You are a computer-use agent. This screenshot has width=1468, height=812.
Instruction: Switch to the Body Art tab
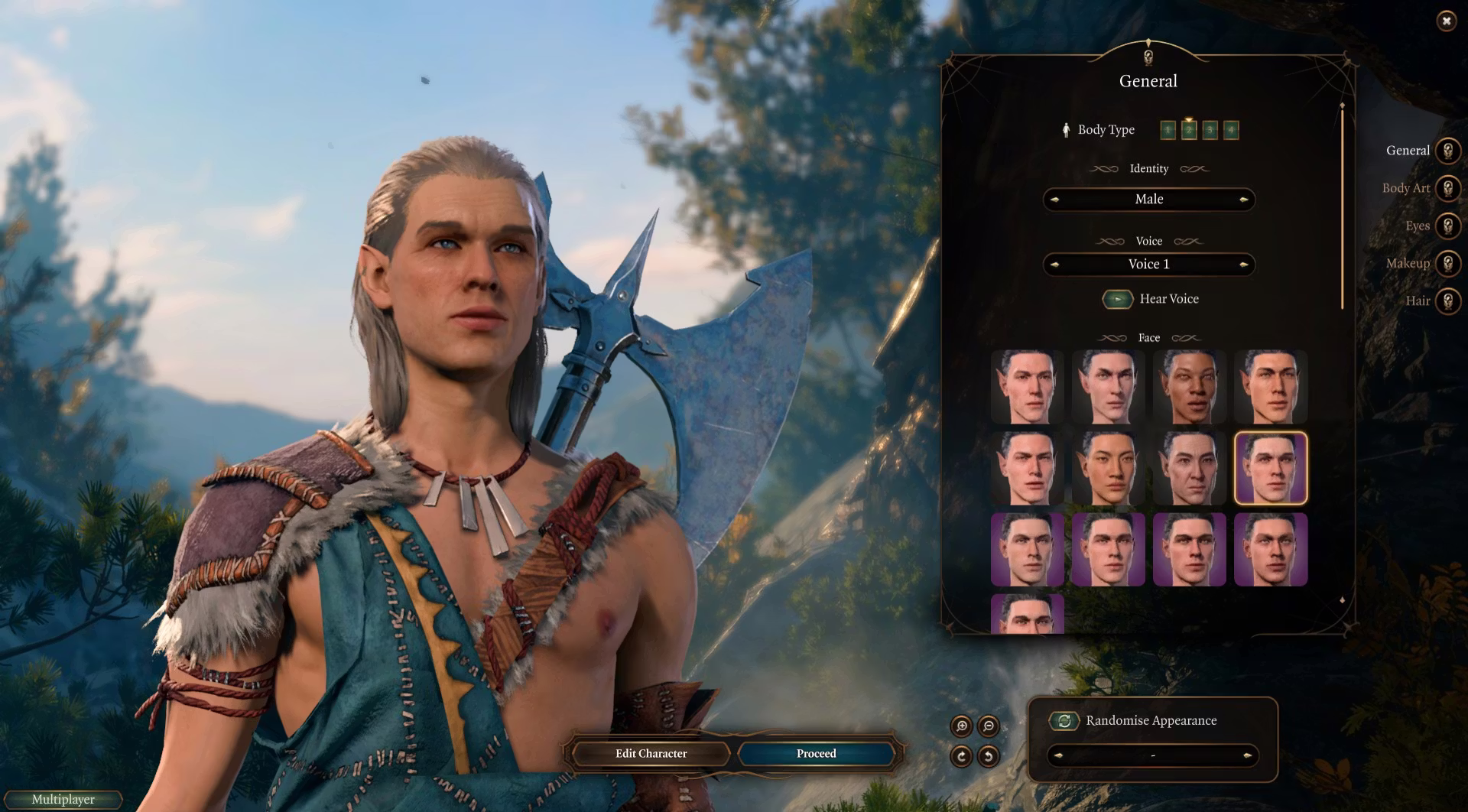coord(1447,188)
